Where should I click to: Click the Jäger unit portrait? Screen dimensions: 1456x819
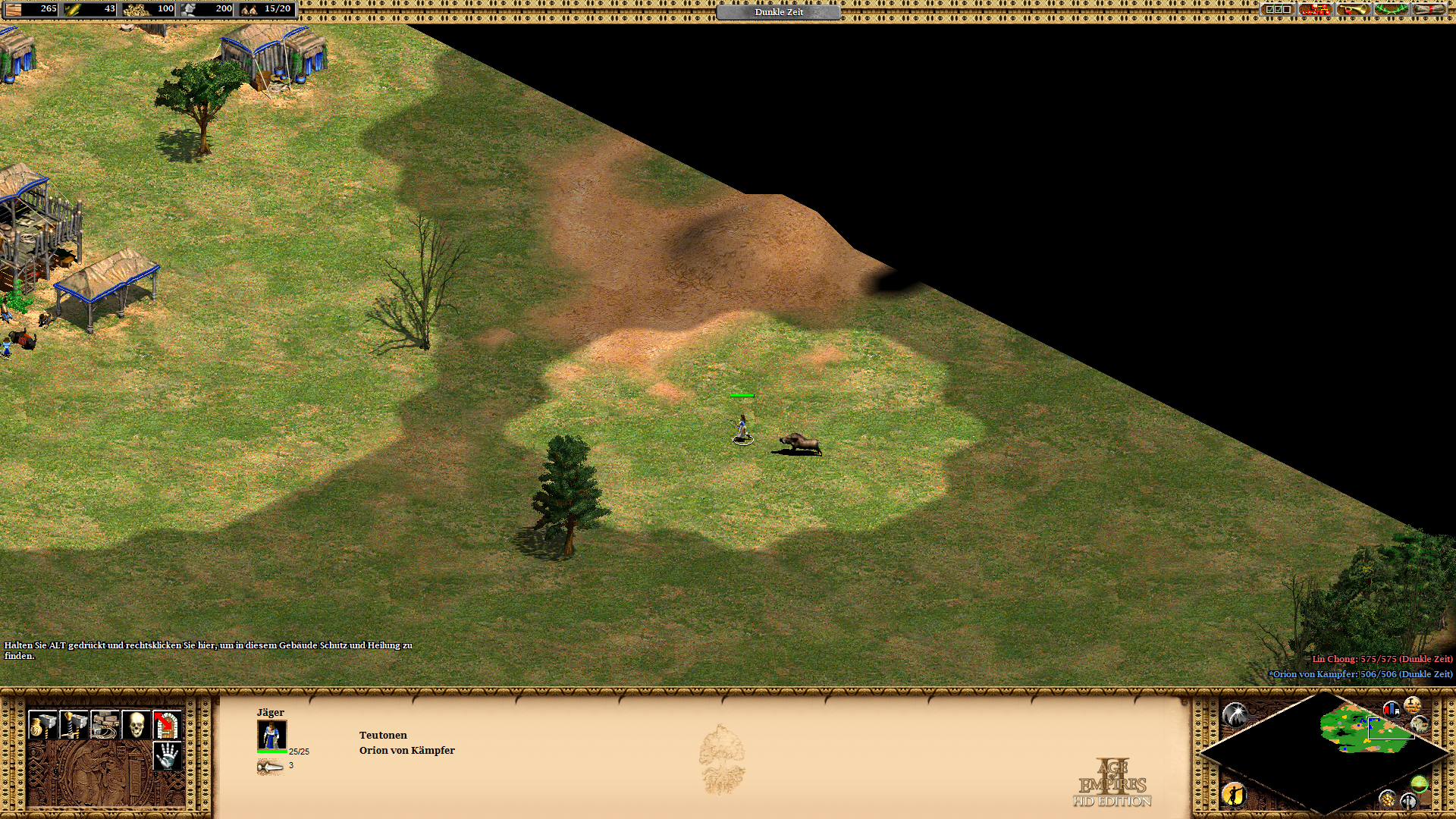(271, 735)
